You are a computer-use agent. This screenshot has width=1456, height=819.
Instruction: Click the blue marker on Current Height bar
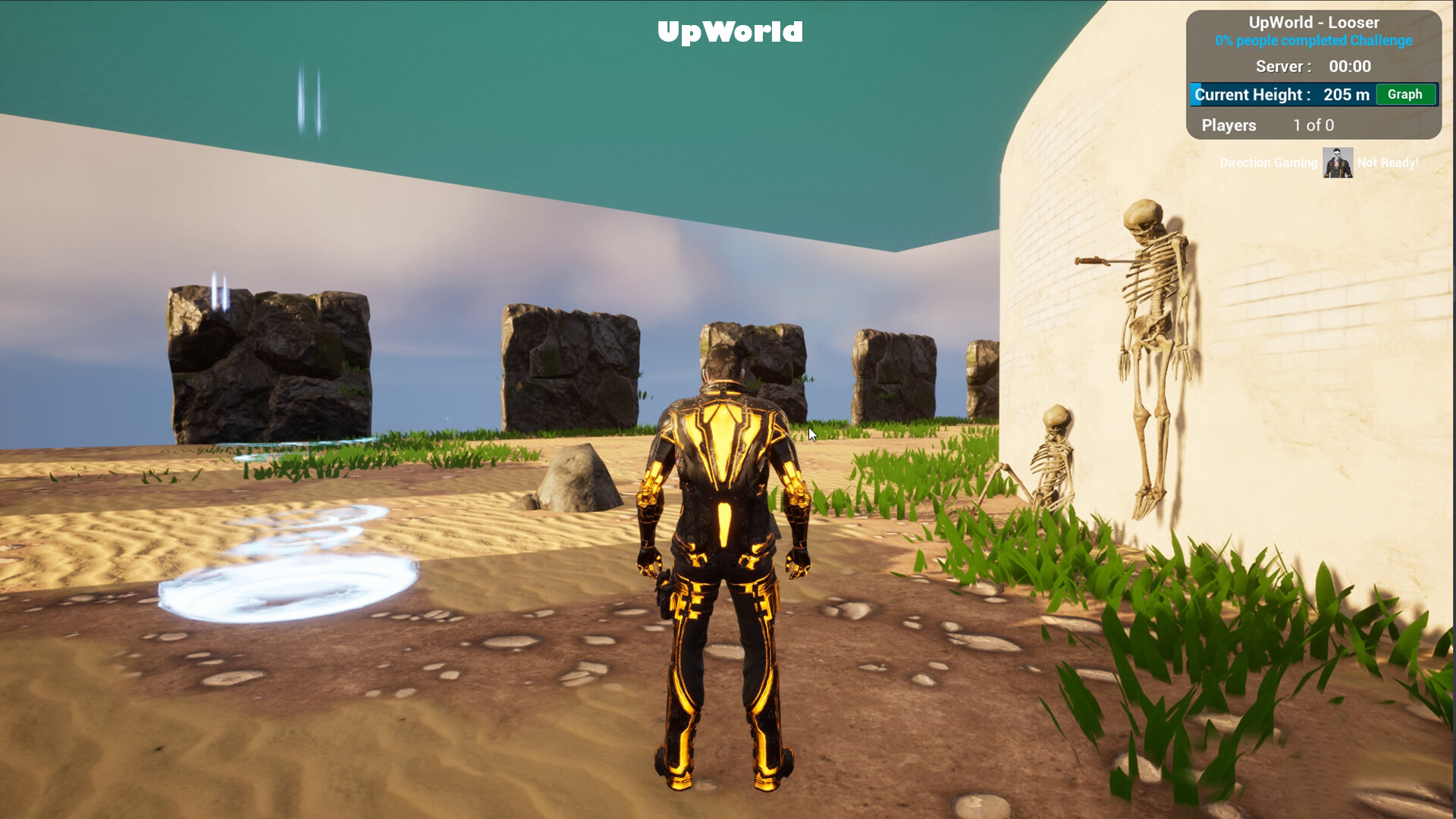pyautogui.click(x=1194, y=94)
